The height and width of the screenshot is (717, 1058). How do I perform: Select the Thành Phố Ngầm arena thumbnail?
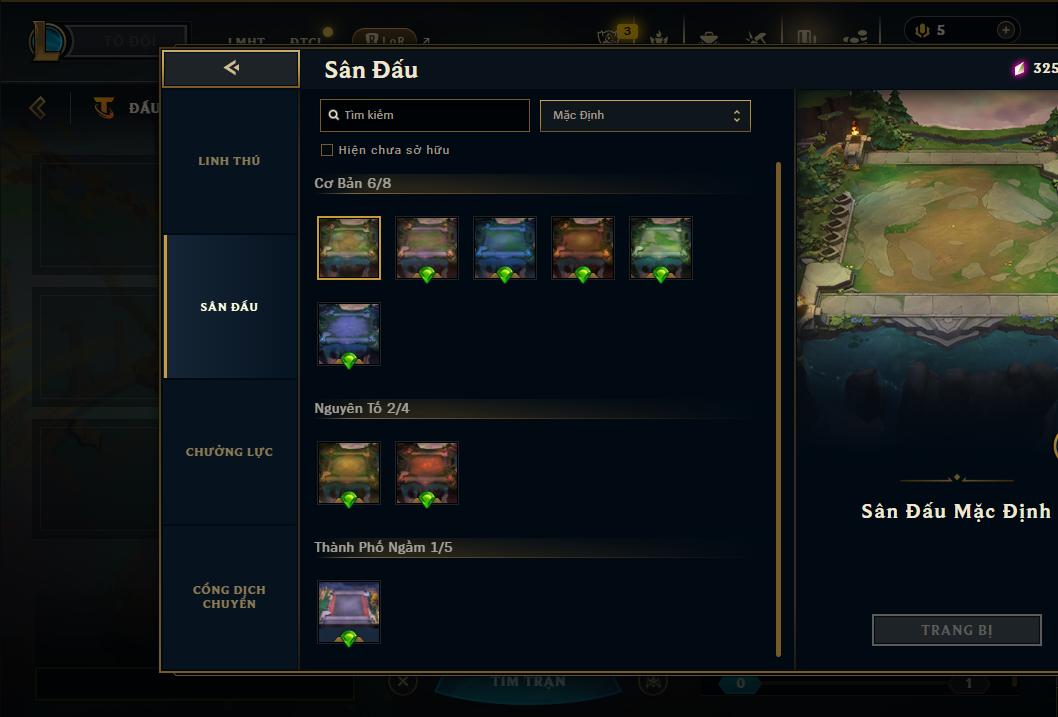pyautogui.click(x=349, y=612)
